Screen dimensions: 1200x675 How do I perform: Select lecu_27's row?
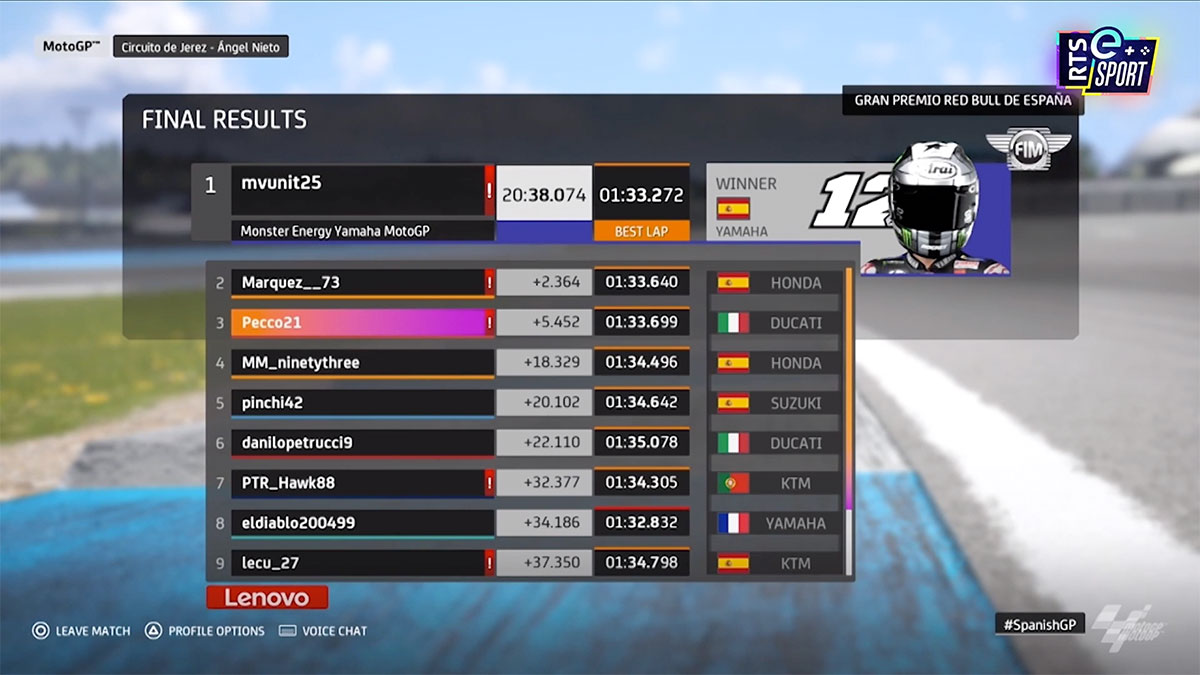(x=361, y=563)
